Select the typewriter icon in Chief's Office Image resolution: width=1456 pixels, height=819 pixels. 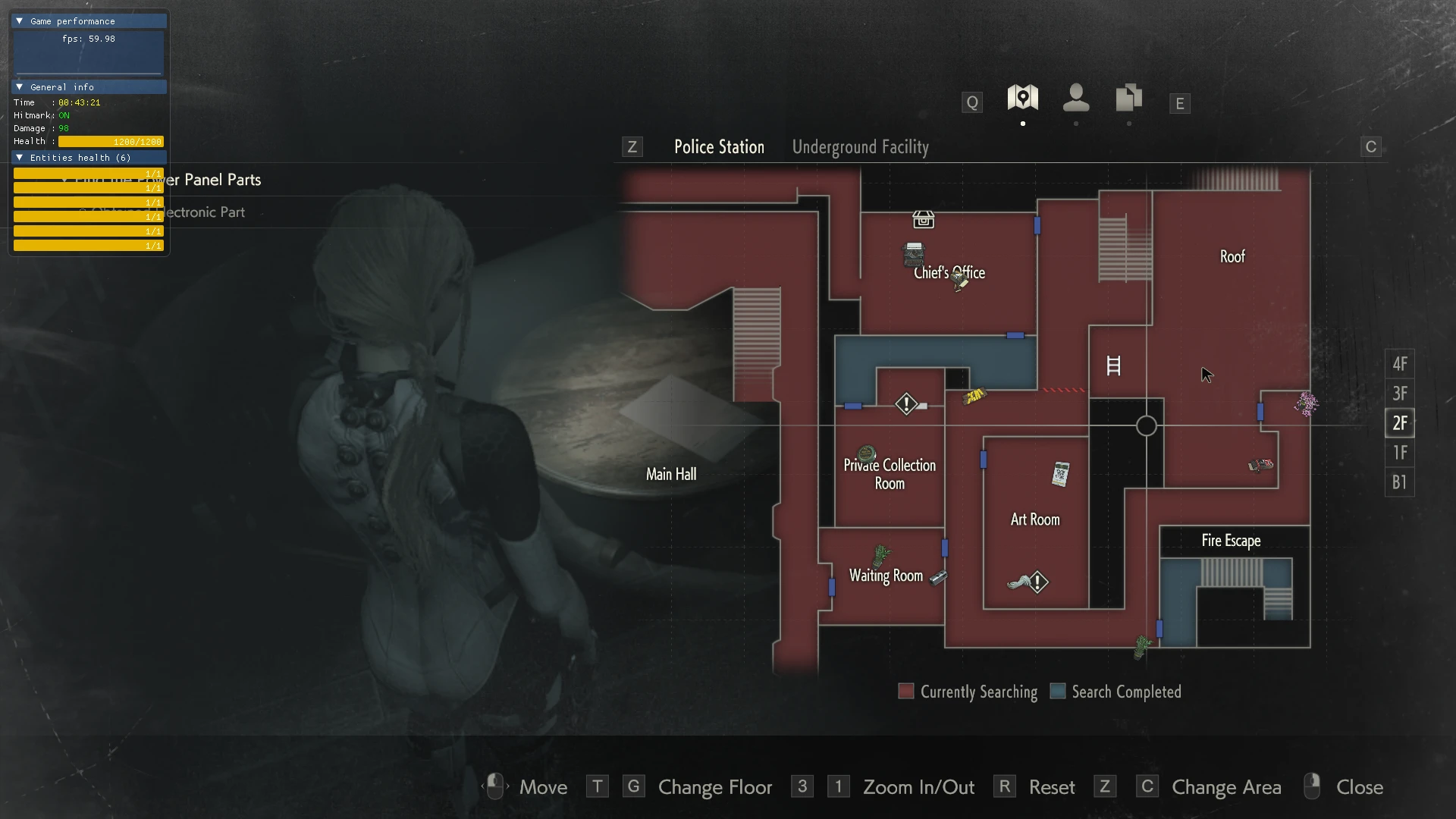click(x=914, y=253)
